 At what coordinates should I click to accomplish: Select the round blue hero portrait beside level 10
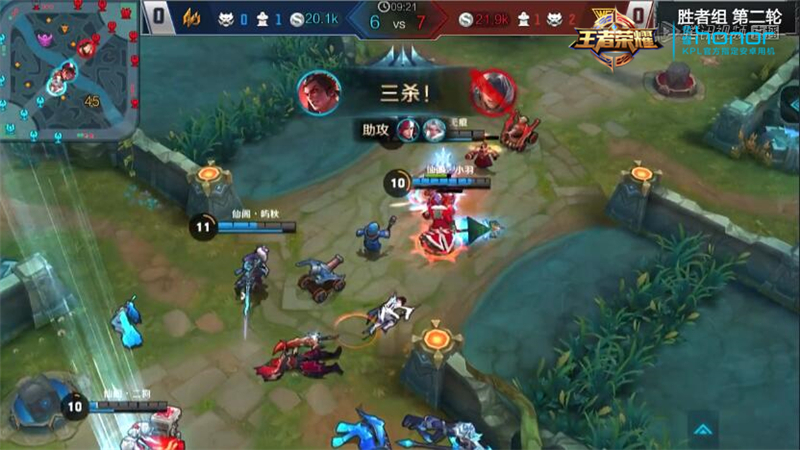click(x=38, y=405)
